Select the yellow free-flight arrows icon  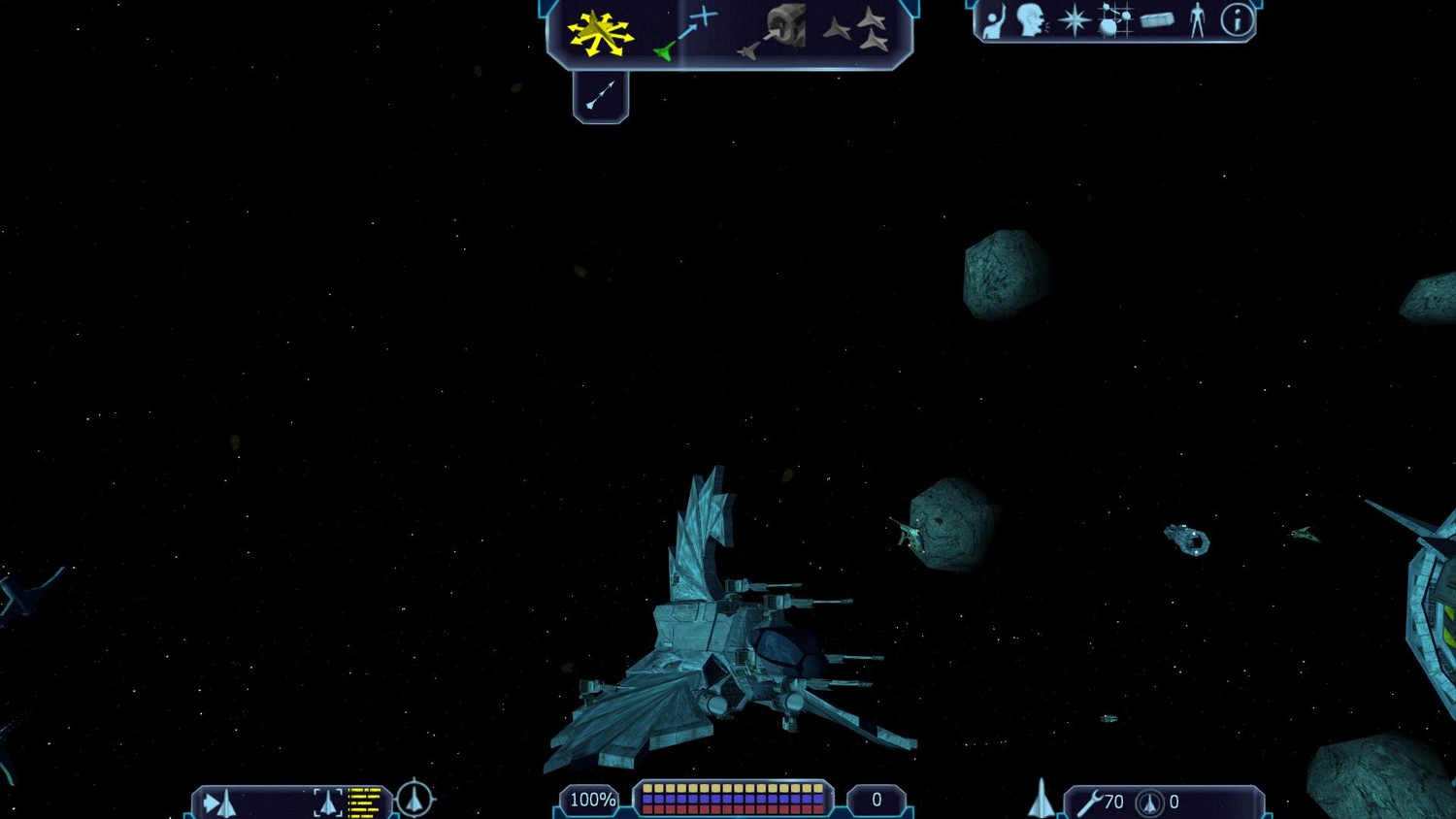tap(600, 32)
